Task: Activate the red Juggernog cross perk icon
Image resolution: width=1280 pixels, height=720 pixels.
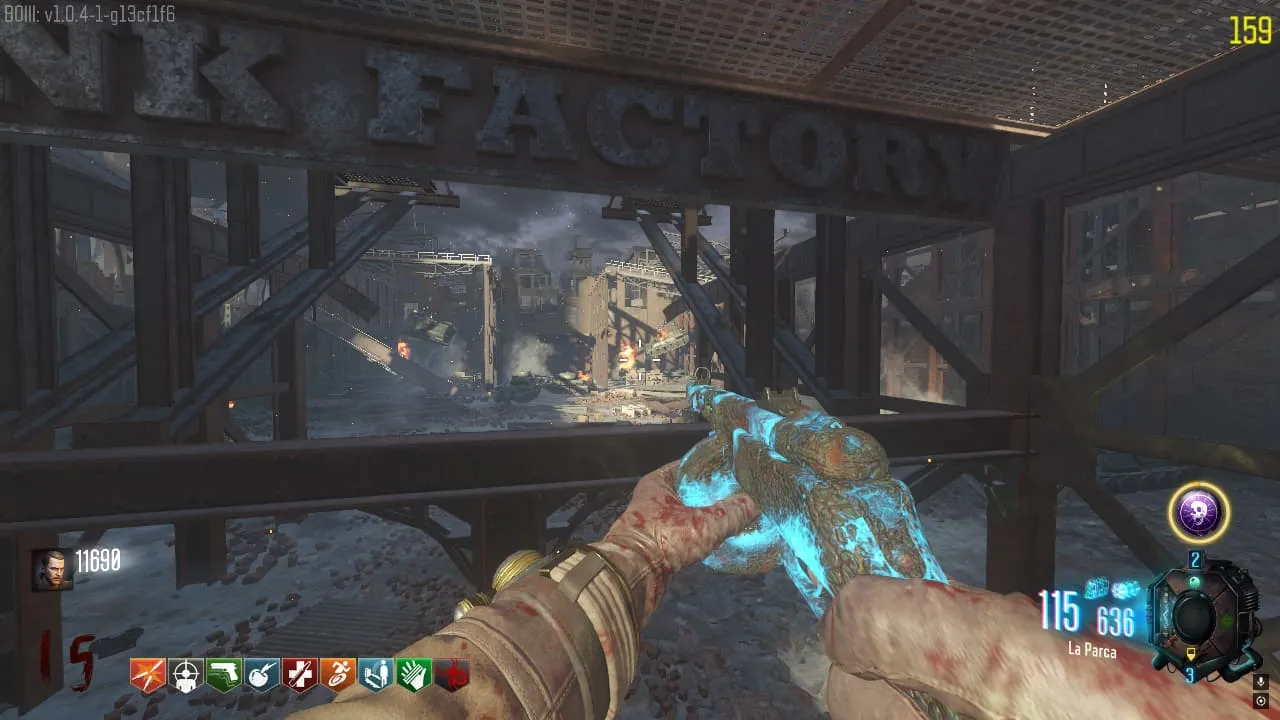Action: point(299,675)
